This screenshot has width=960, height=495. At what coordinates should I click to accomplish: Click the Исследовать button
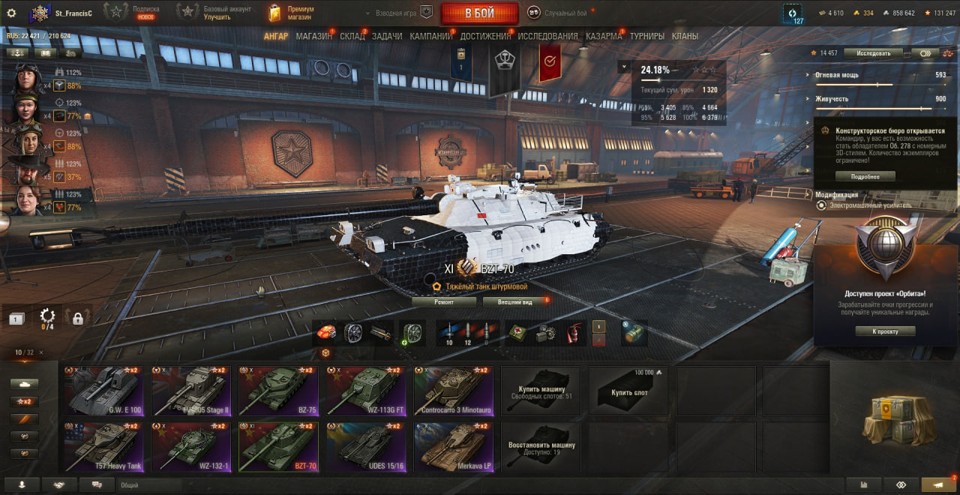click(873, 53)
